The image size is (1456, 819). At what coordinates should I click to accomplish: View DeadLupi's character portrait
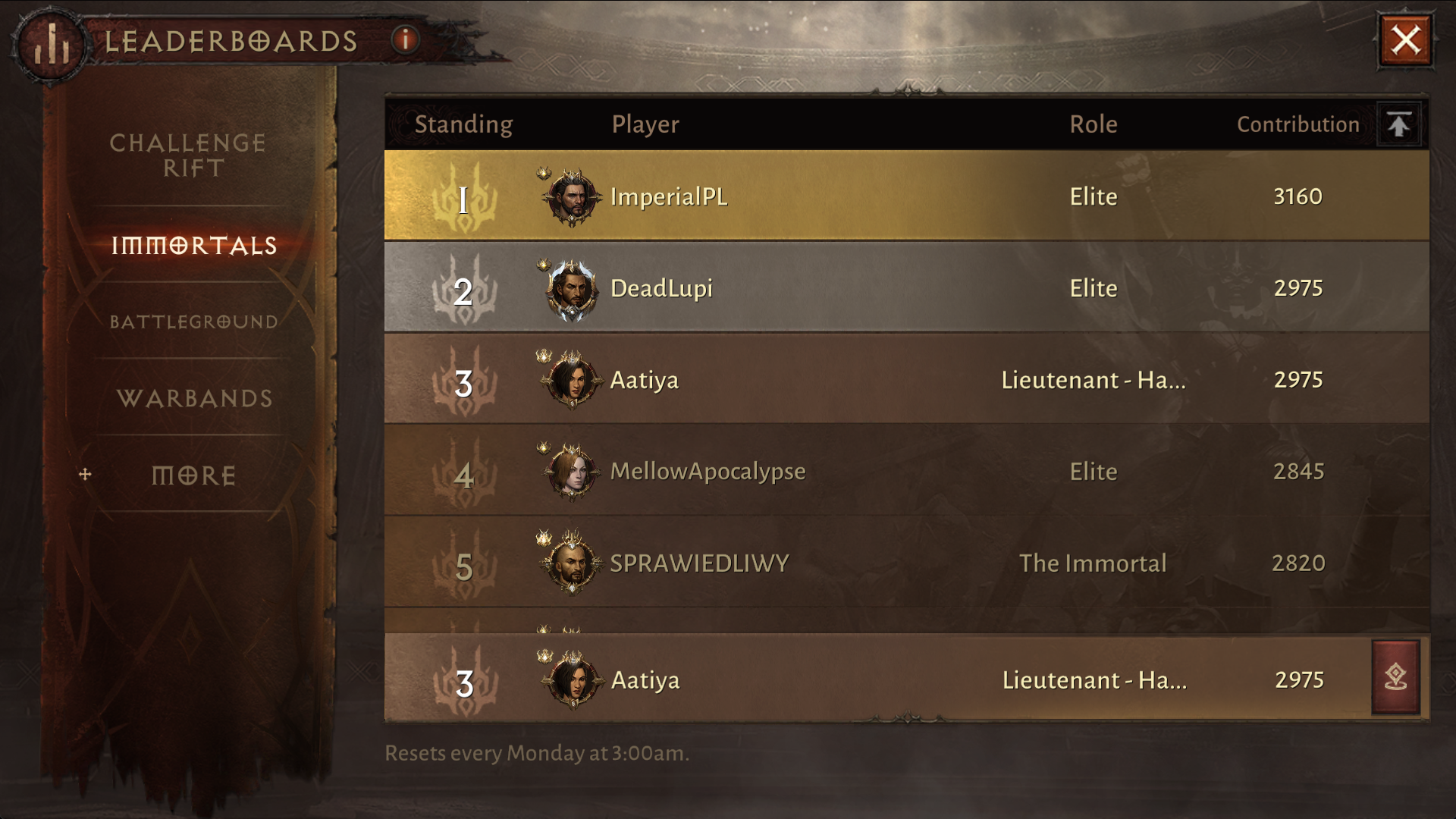573,289
